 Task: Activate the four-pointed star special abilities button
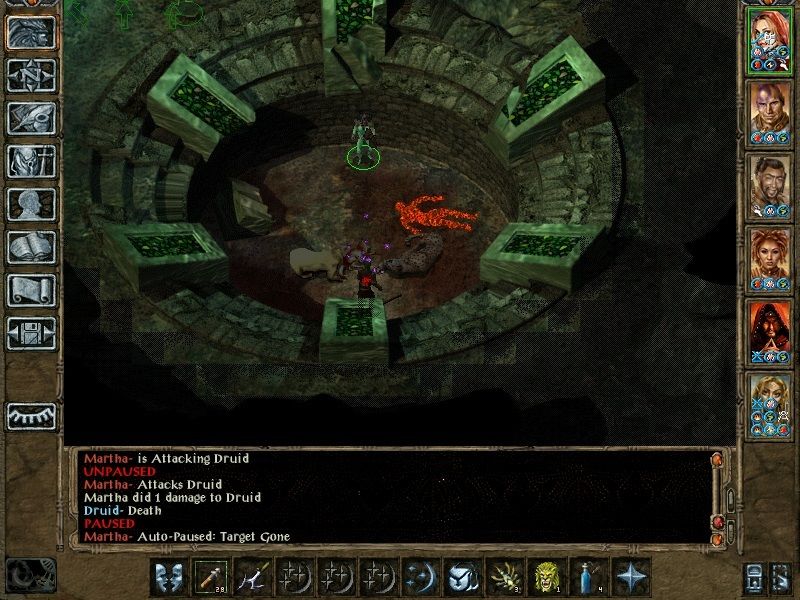click(x=632, y=577)
